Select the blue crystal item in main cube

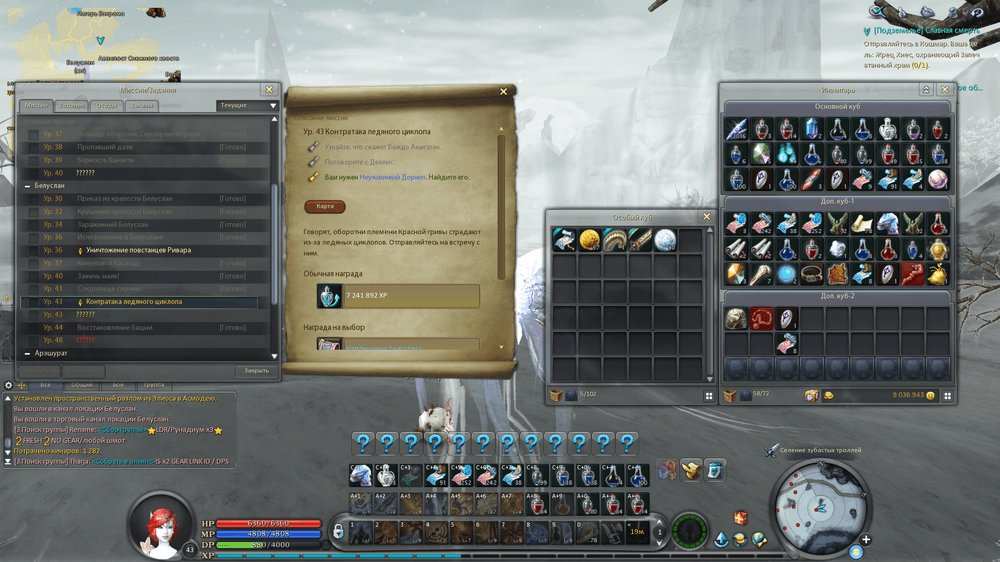812,129
